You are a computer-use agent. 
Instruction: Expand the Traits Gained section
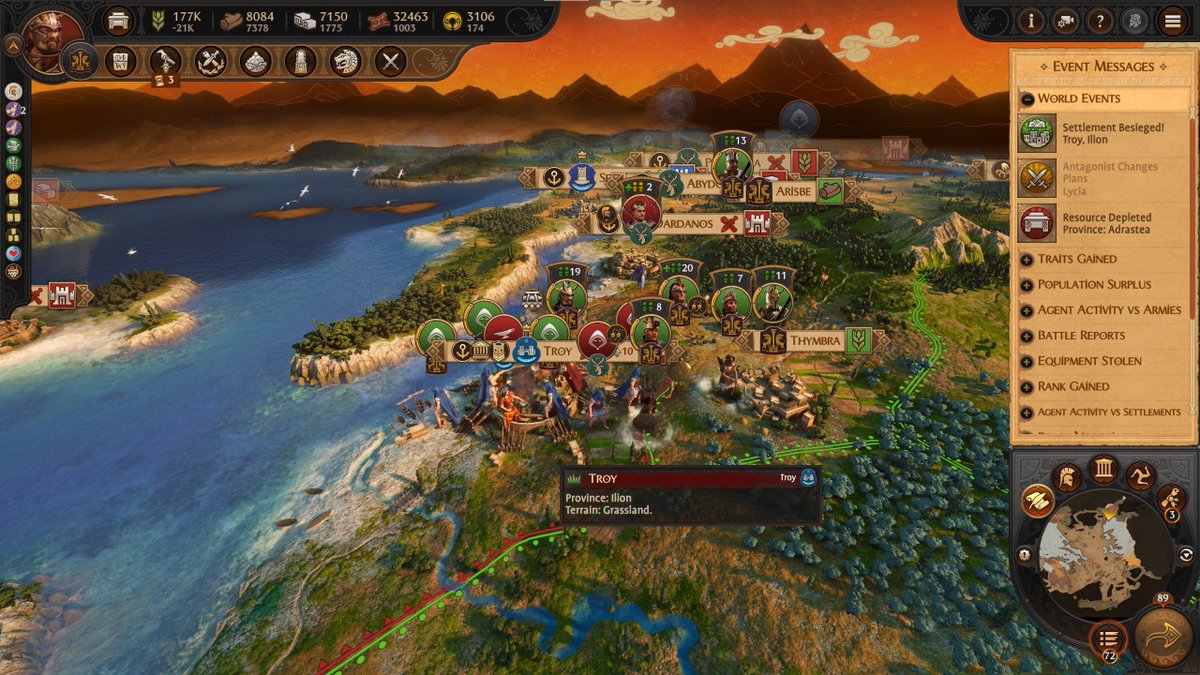point(1027,259)
